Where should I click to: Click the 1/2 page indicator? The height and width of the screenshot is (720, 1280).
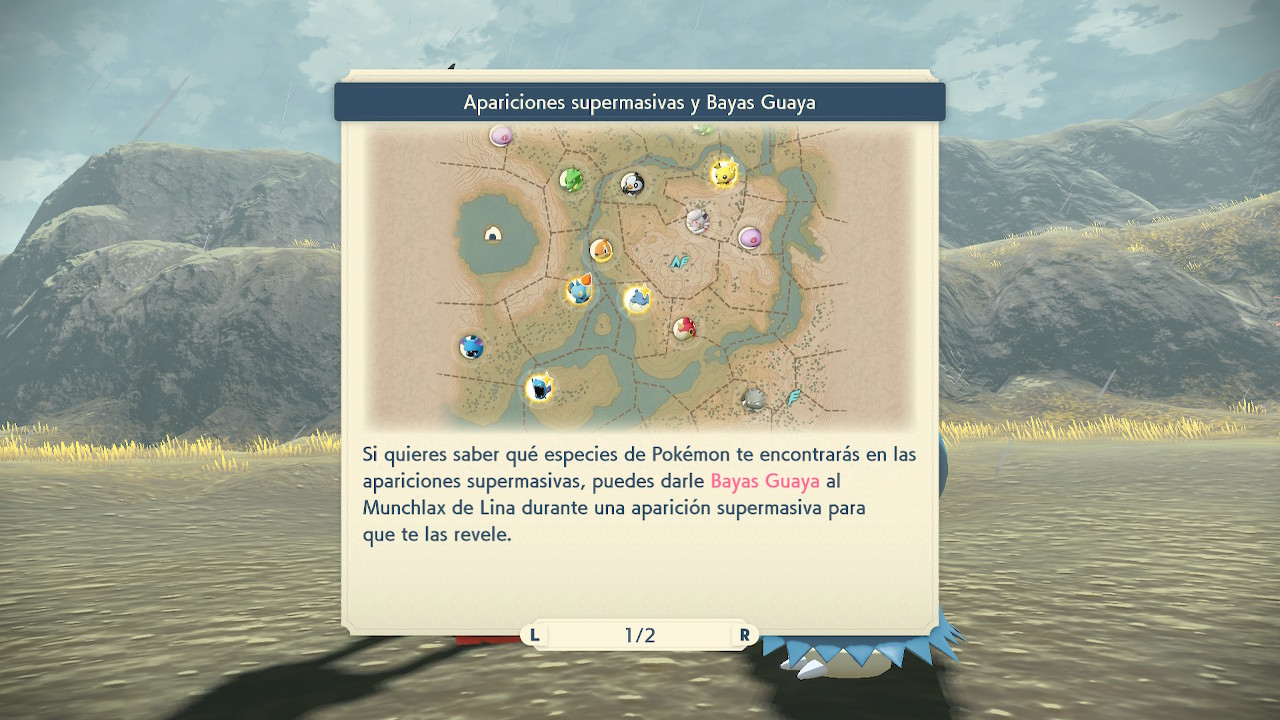point(640,635)
